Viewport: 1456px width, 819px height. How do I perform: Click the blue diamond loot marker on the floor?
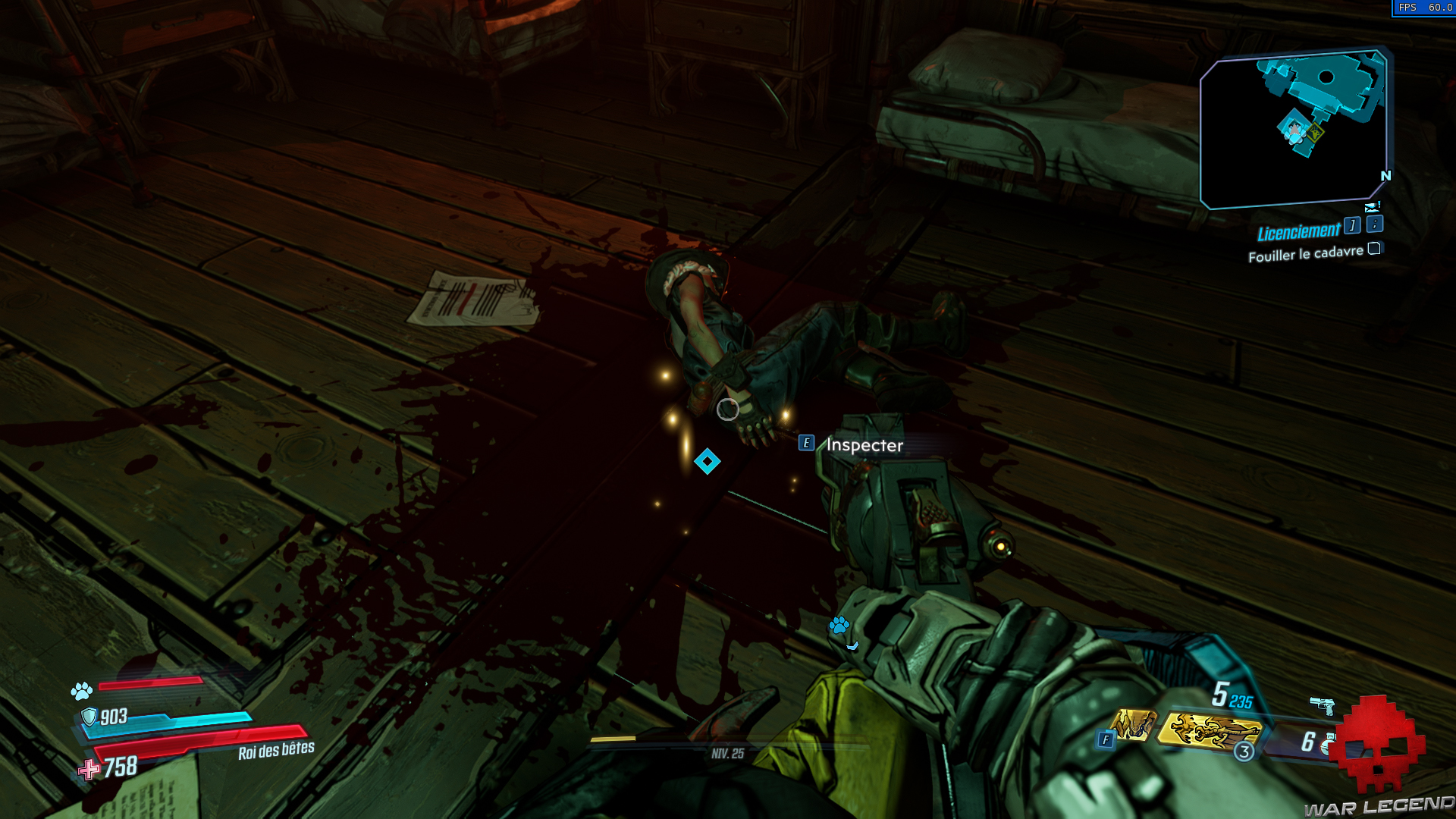tap(708, 462)
